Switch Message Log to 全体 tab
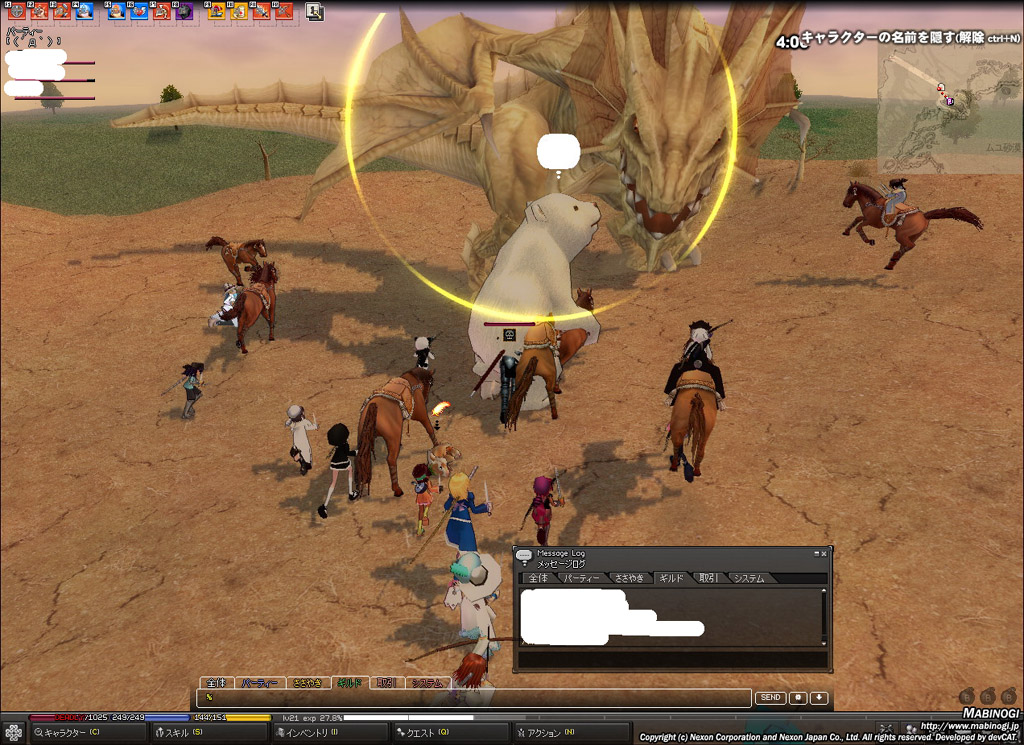The image size is (1024, 745). click(x=538, y=578)
